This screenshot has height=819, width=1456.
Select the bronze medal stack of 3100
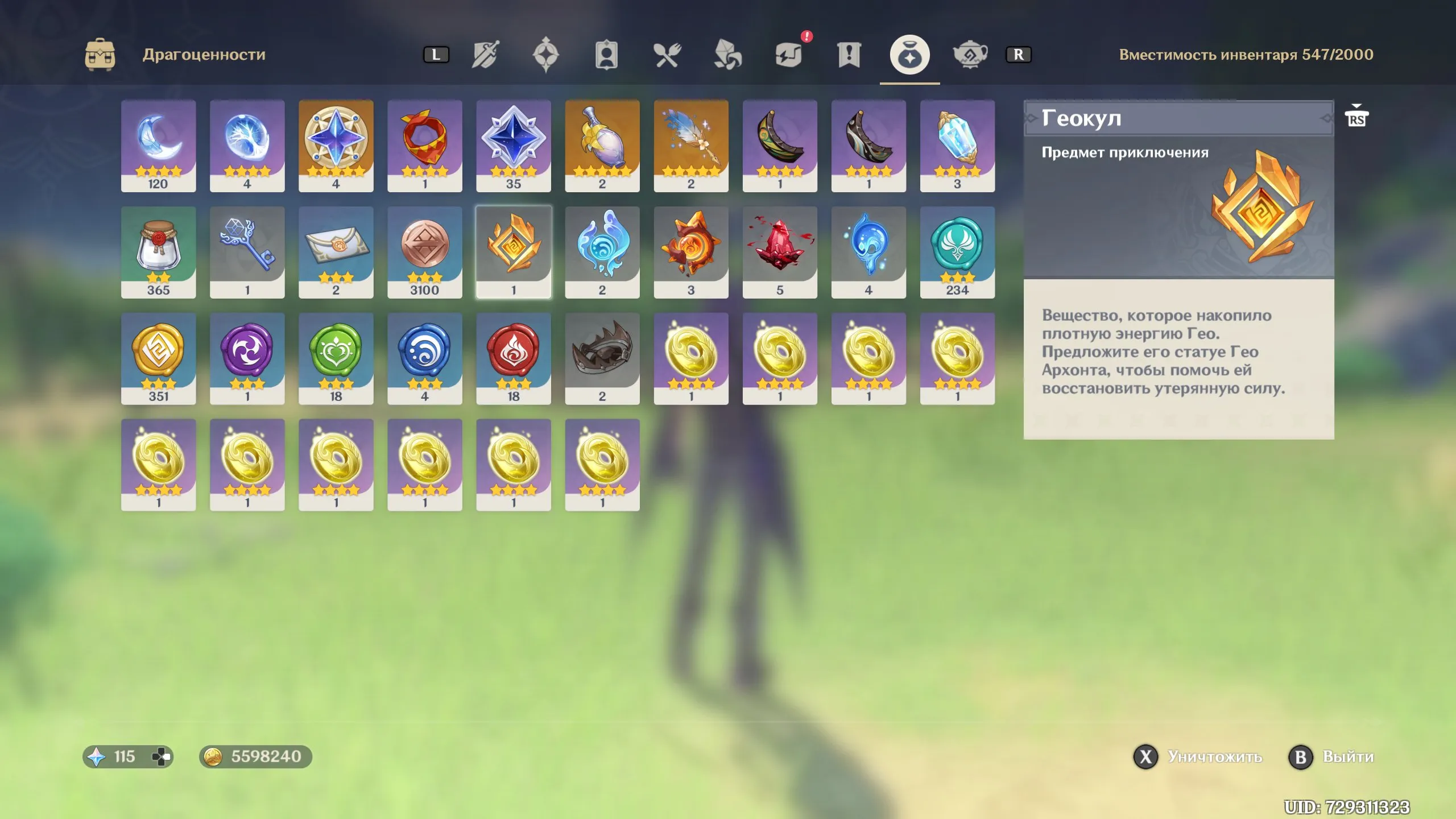tap(425, 251)
